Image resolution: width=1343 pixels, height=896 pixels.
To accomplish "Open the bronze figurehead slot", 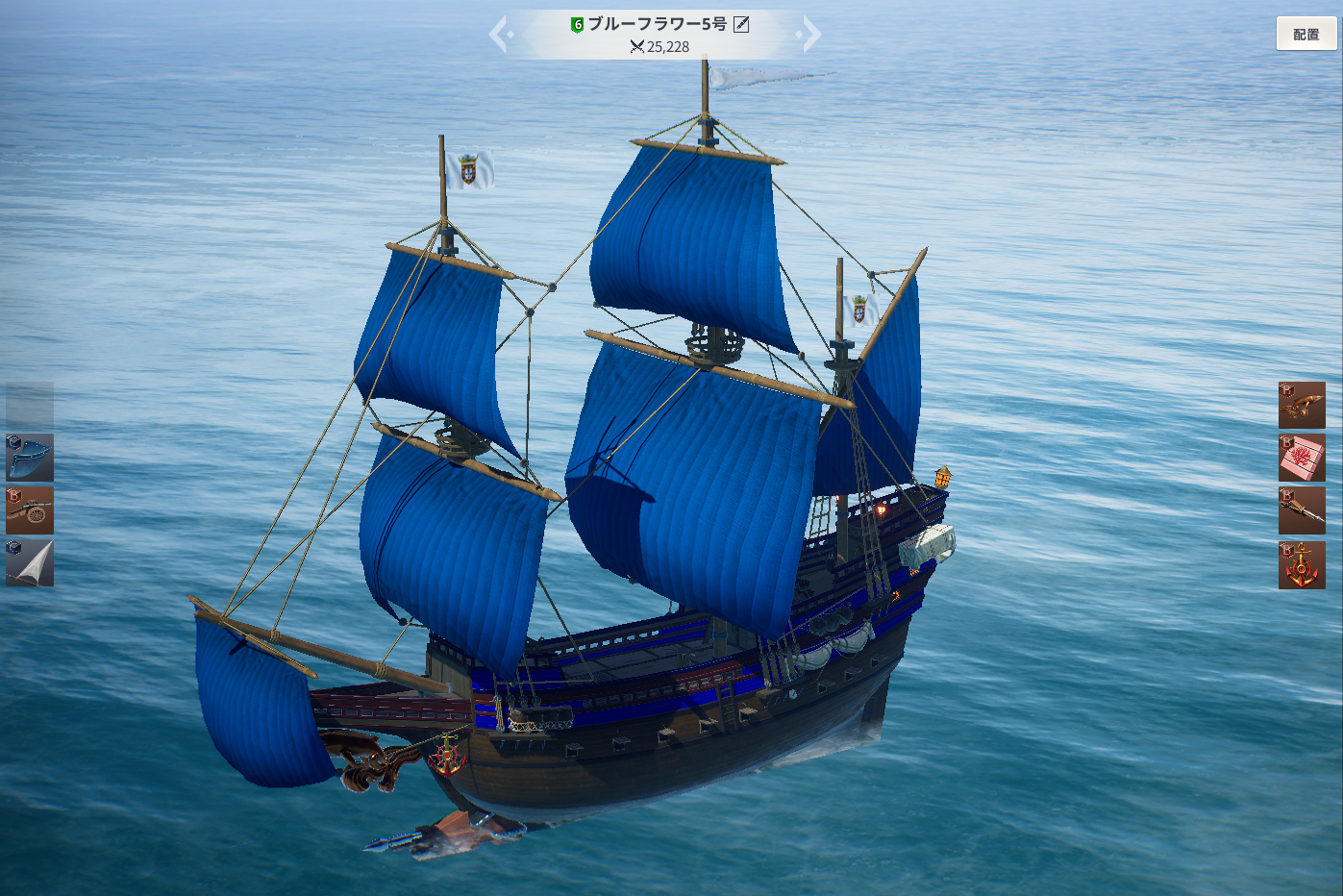I will 1302,405.
